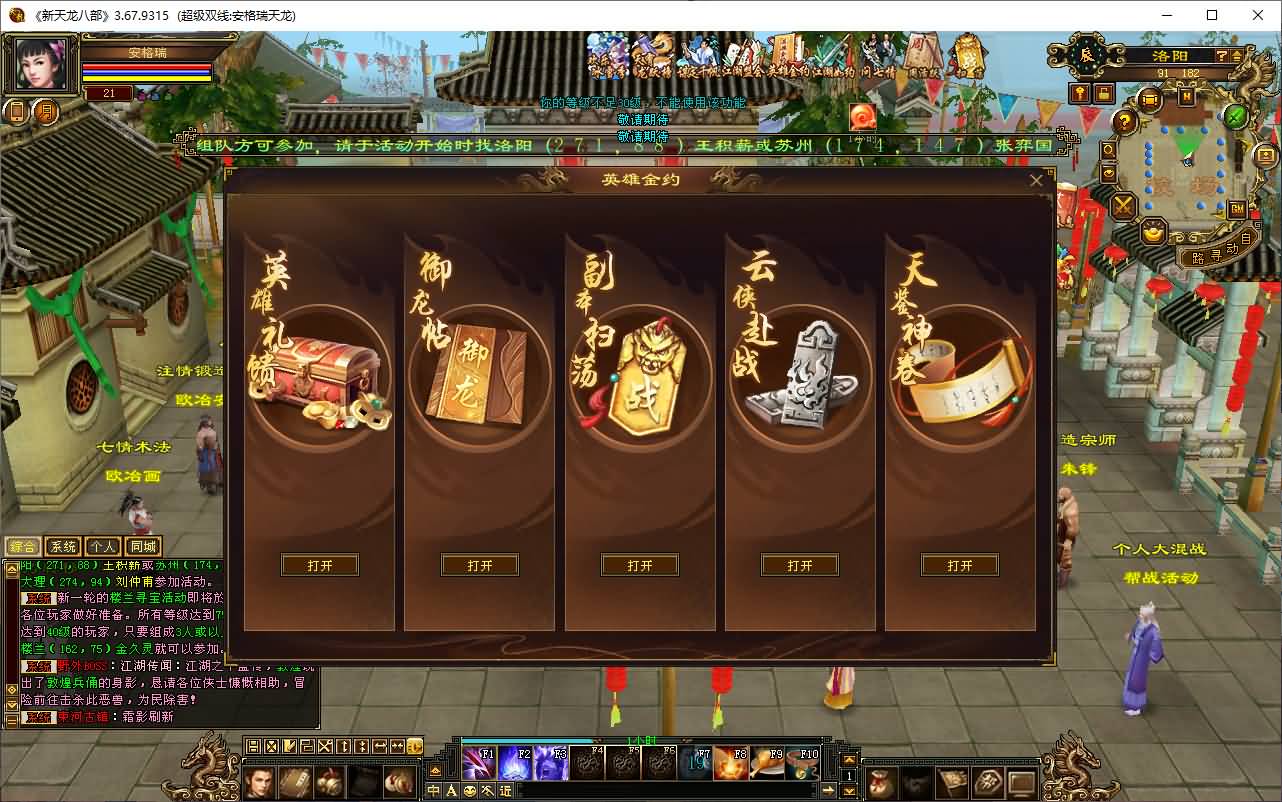Image resolution: width=1282 pixels, height=802 pixels.
Task: Collapse the minimap with the double-arrow control
Action: [x=1237, y=56]
